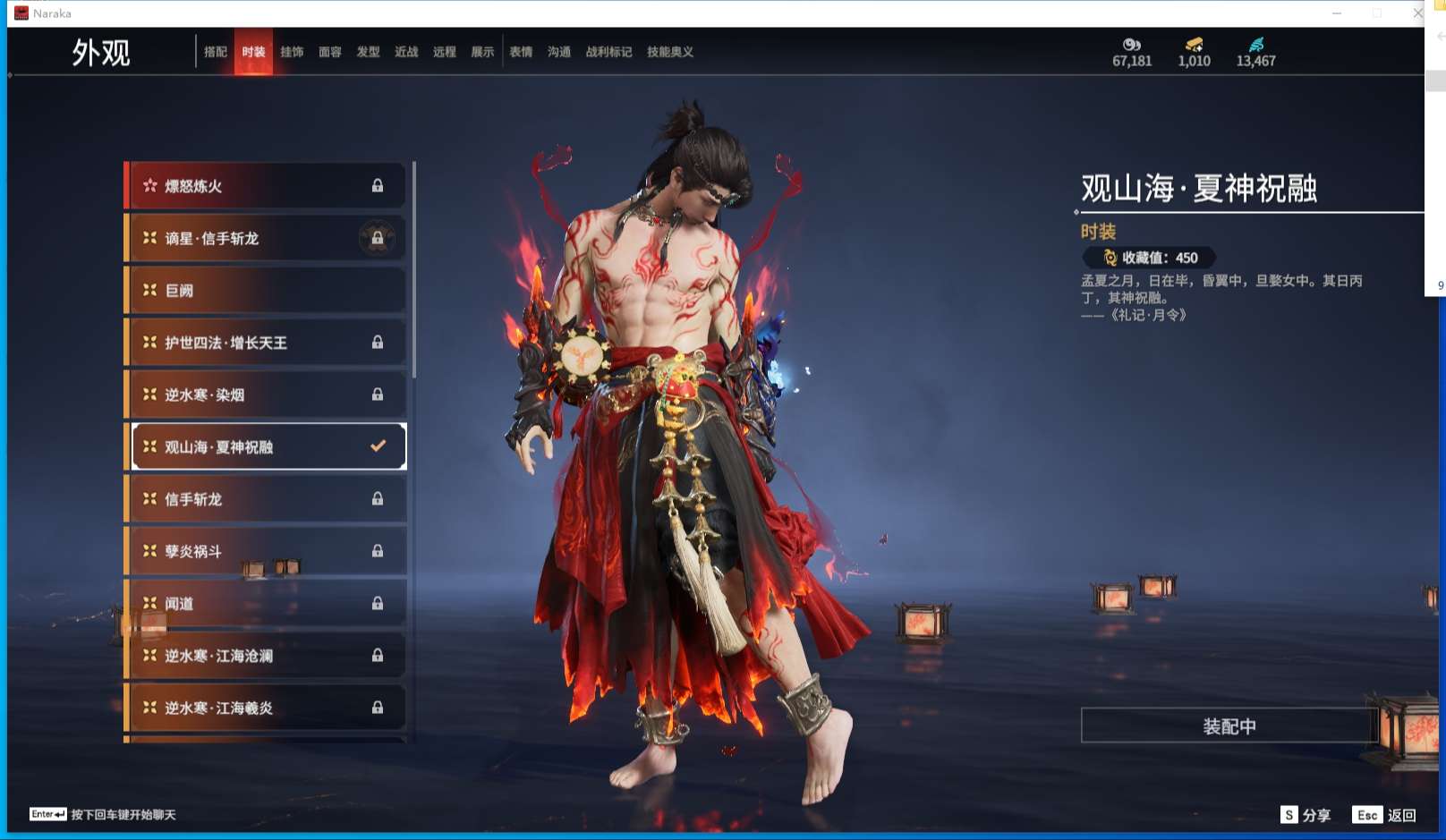
Task: Select the 爆怒炼火 outfit row
Action: (265, 186)
